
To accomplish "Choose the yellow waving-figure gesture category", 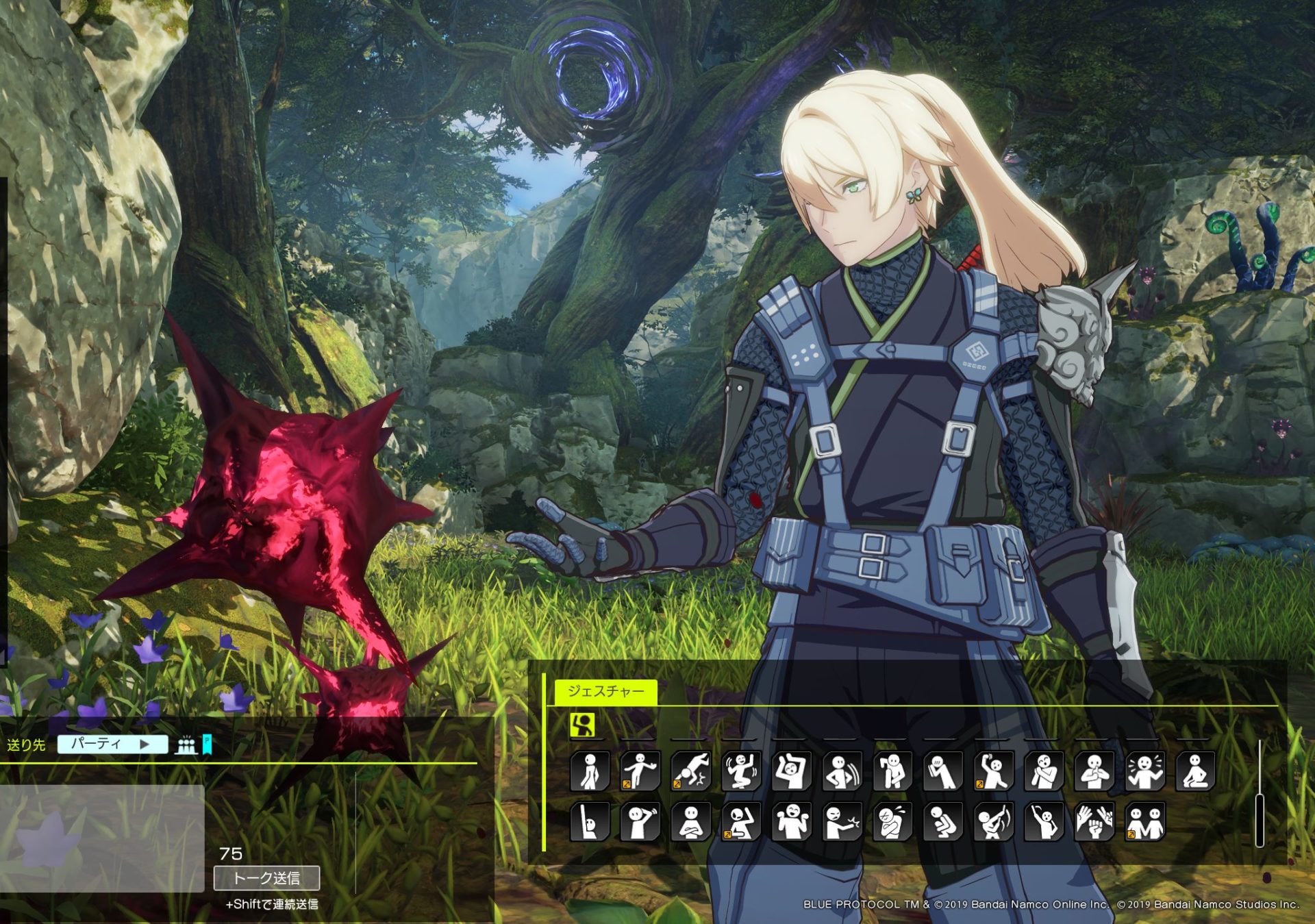I will tap(582, 725).
